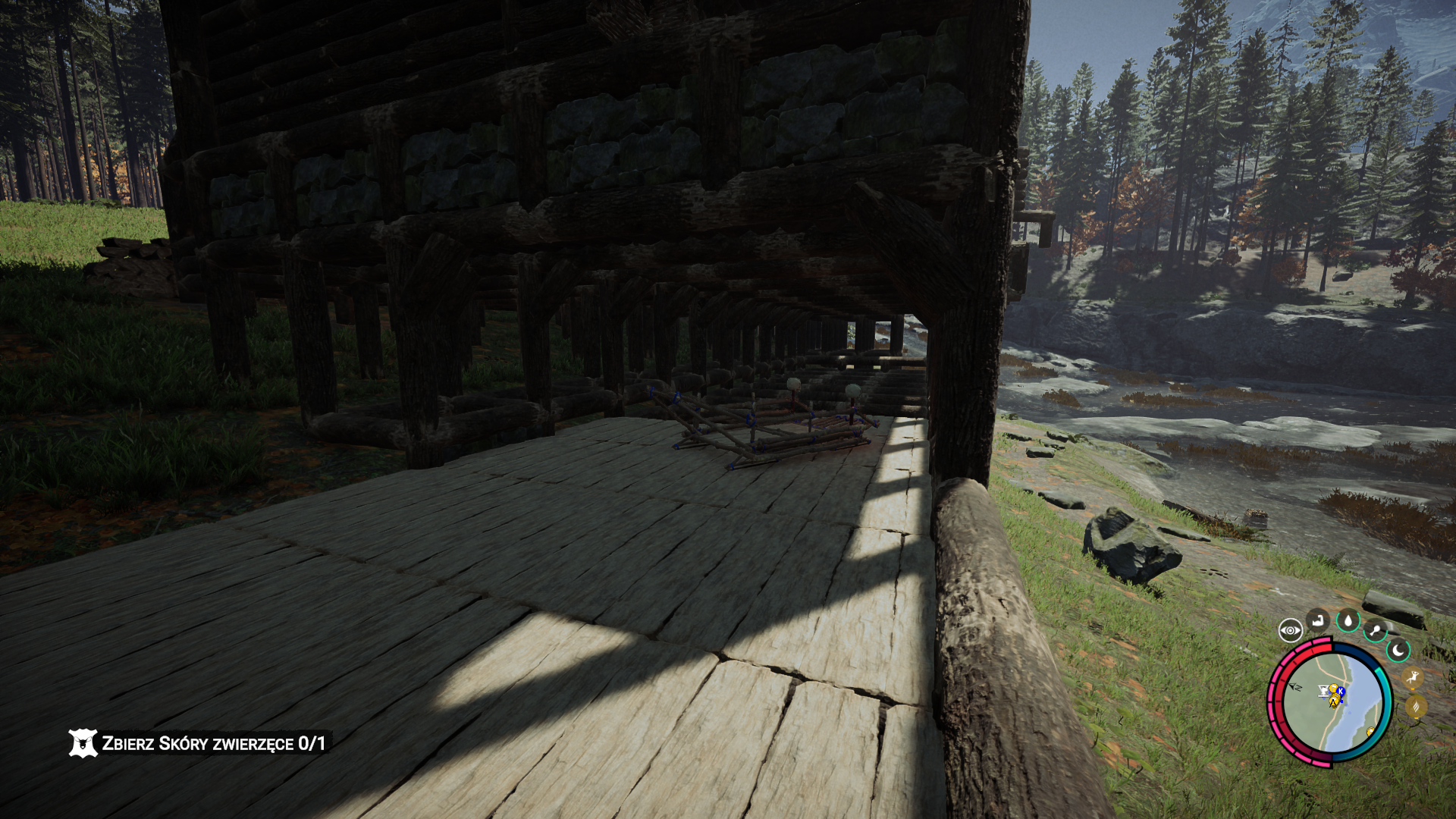Open the trophy marker on the minimap
The height and width of the screenshot is (819, 1456).
(x=1323, y=690)
